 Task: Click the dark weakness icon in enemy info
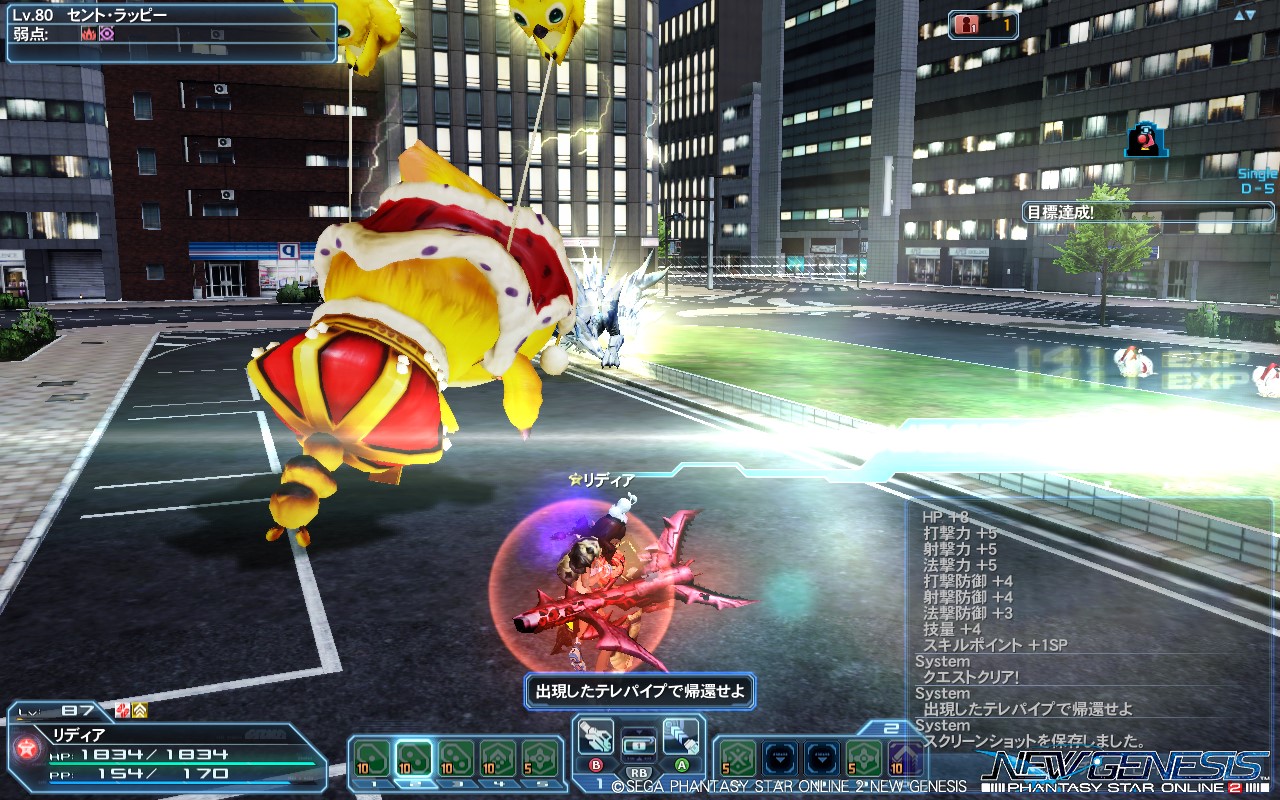106,33
